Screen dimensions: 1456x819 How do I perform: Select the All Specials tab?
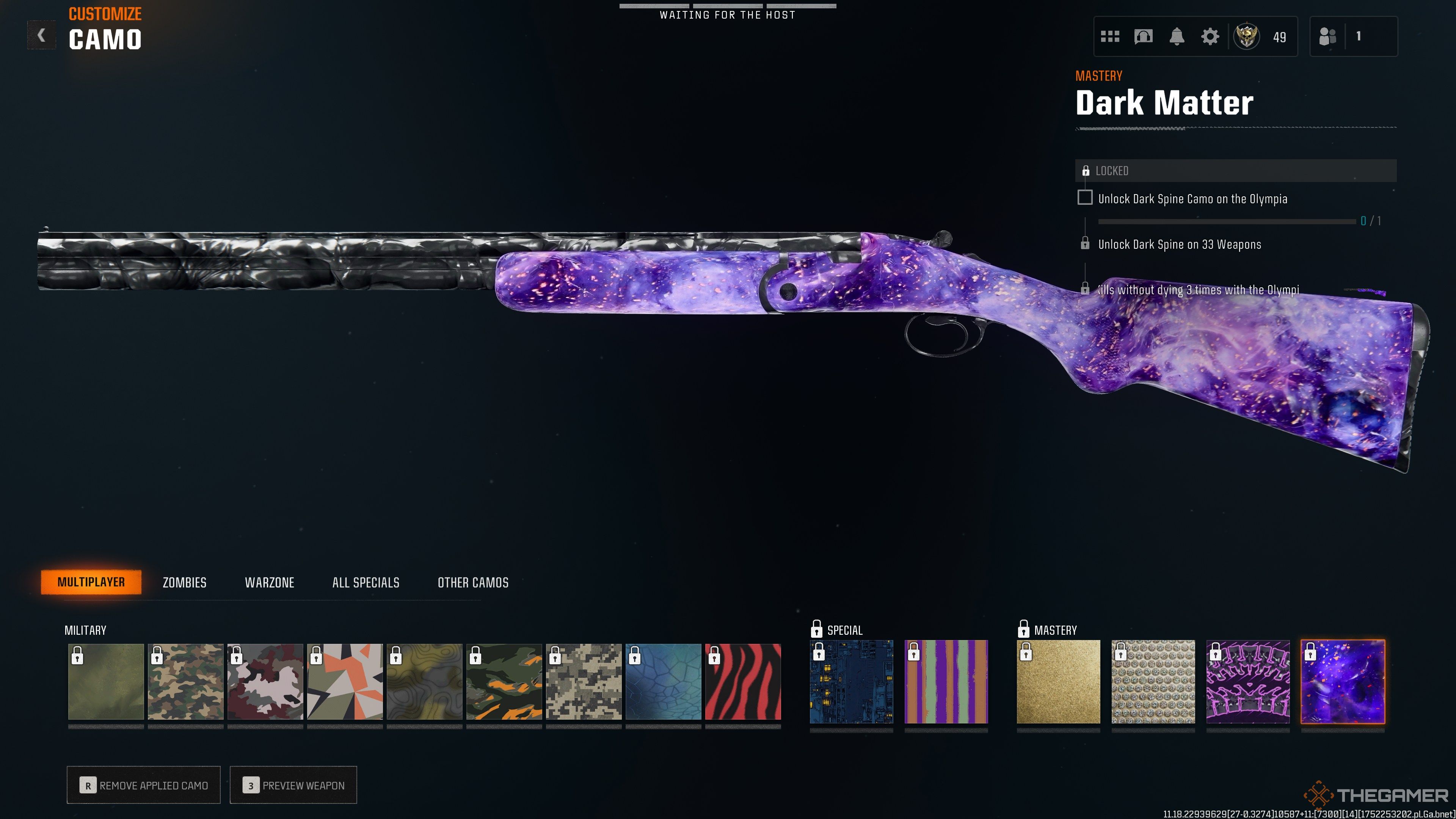coord(366,582)
